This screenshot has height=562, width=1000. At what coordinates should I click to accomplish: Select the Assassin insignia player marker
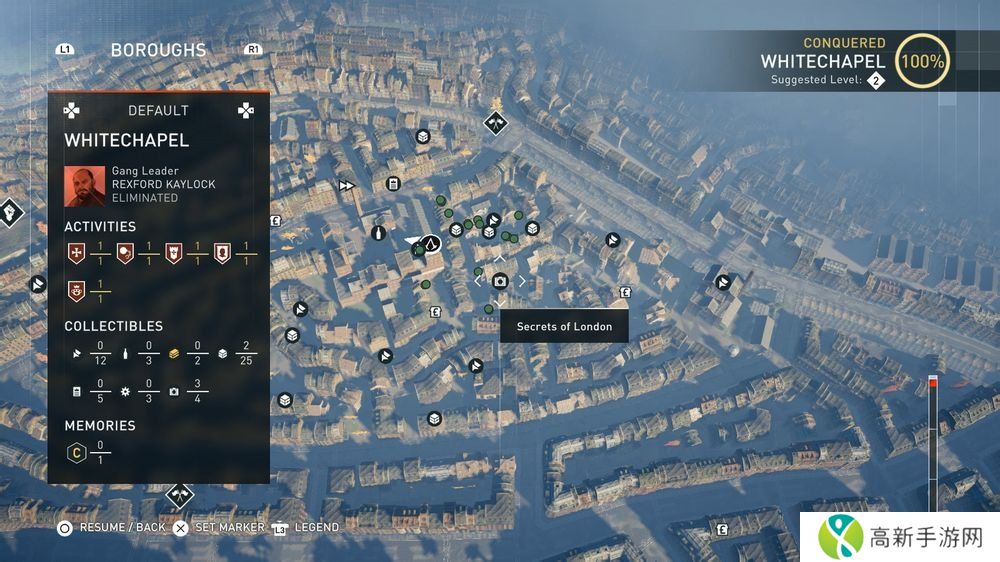click(x=429, y=243)
